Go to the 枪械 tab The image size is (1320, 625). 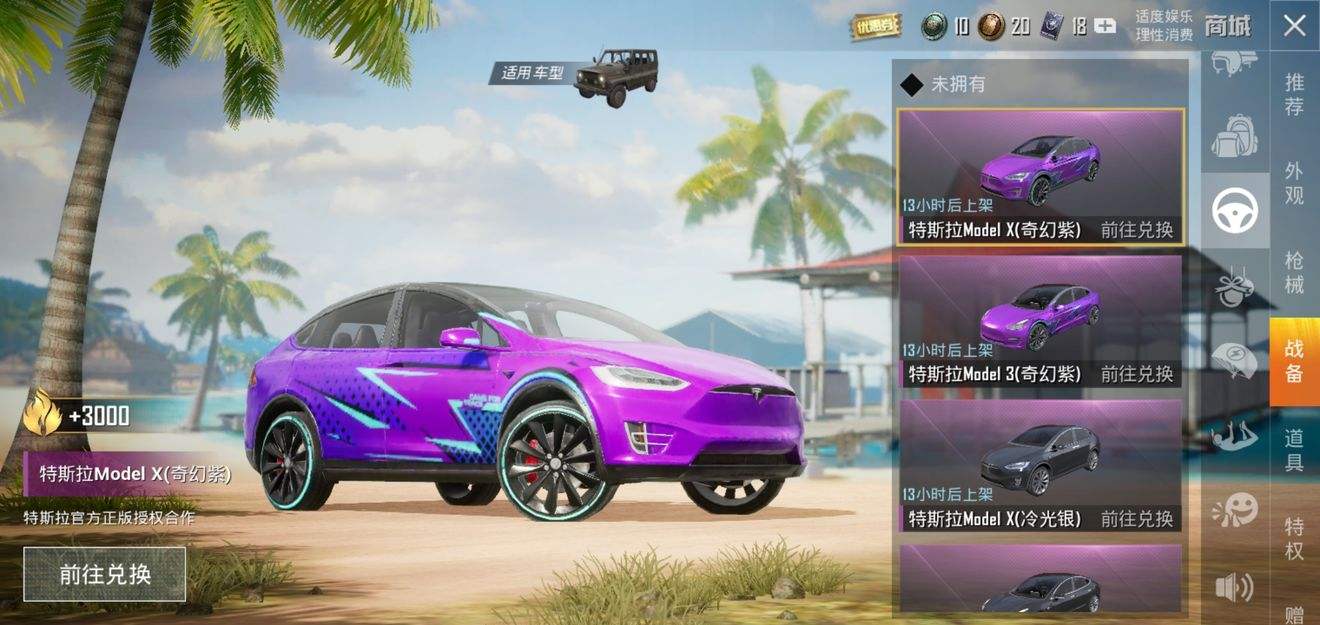tap(1294, 272)
